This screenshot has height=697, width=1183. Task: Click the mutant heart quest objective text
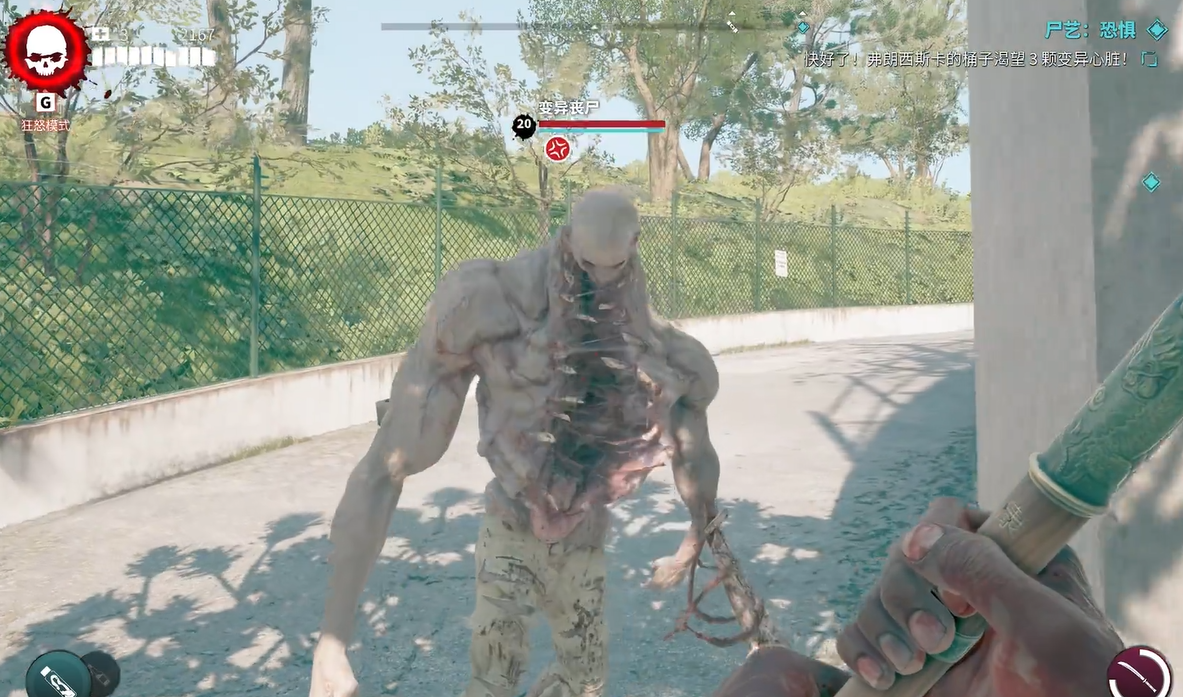(968, 60)
